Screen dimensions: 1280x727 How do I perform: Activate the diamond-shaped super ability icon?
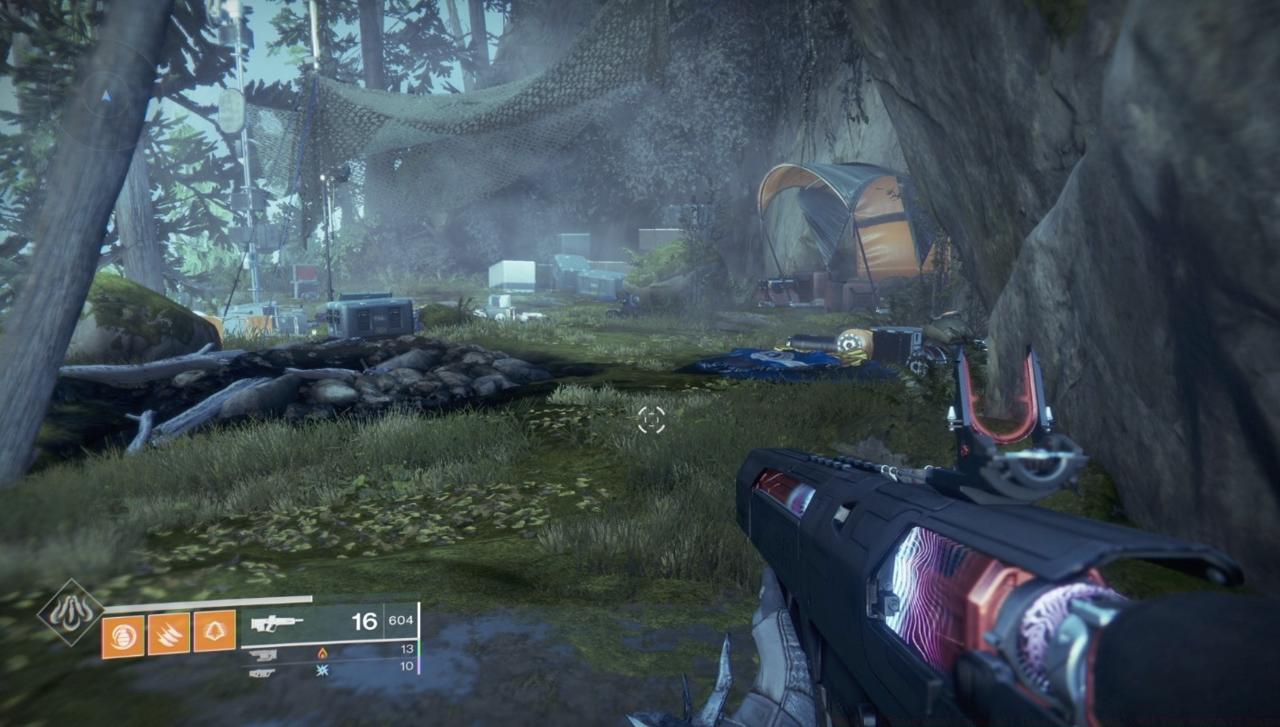pyautogui.click(x=71, y=611)
